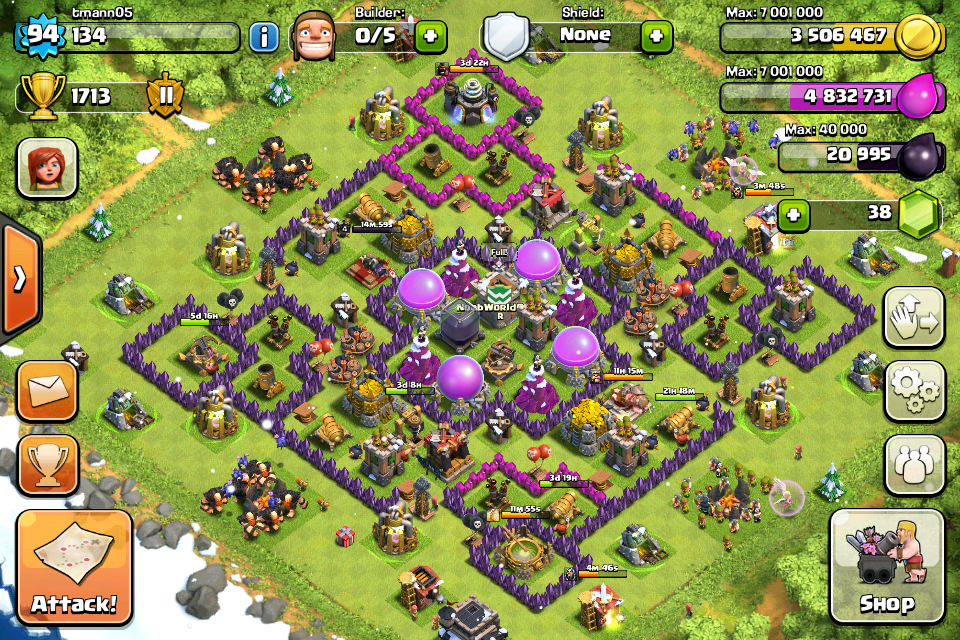Open the red-haired Valkyrie portrait button
This screenshot has width=960, height=640.
(47, 168)
